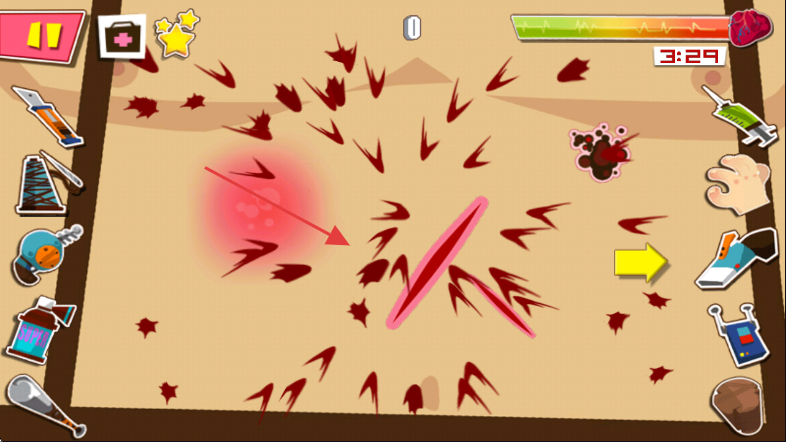Open the first aid kit icon
Screen dimensions: 786x442
point(122,37)
